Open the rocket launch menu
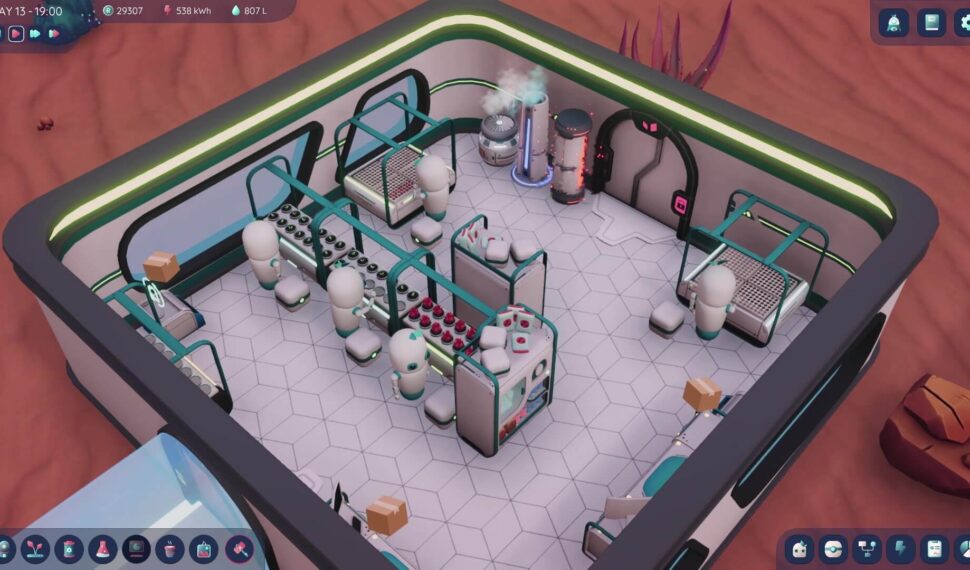The image size is (970, 570). click(894, 22)
